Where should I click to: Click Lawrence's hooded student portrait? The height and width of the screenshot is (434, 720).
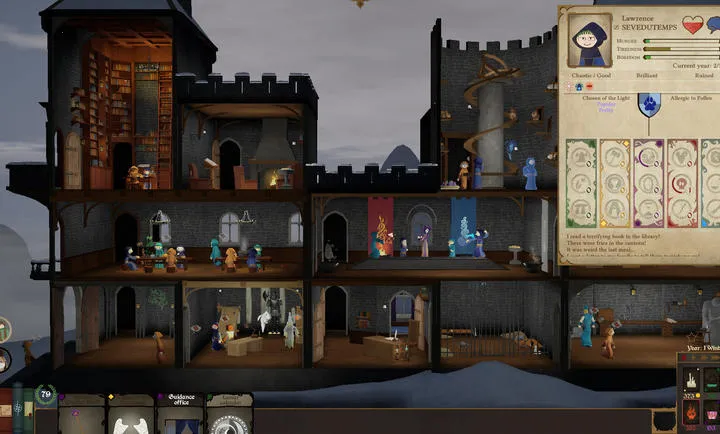590,40
